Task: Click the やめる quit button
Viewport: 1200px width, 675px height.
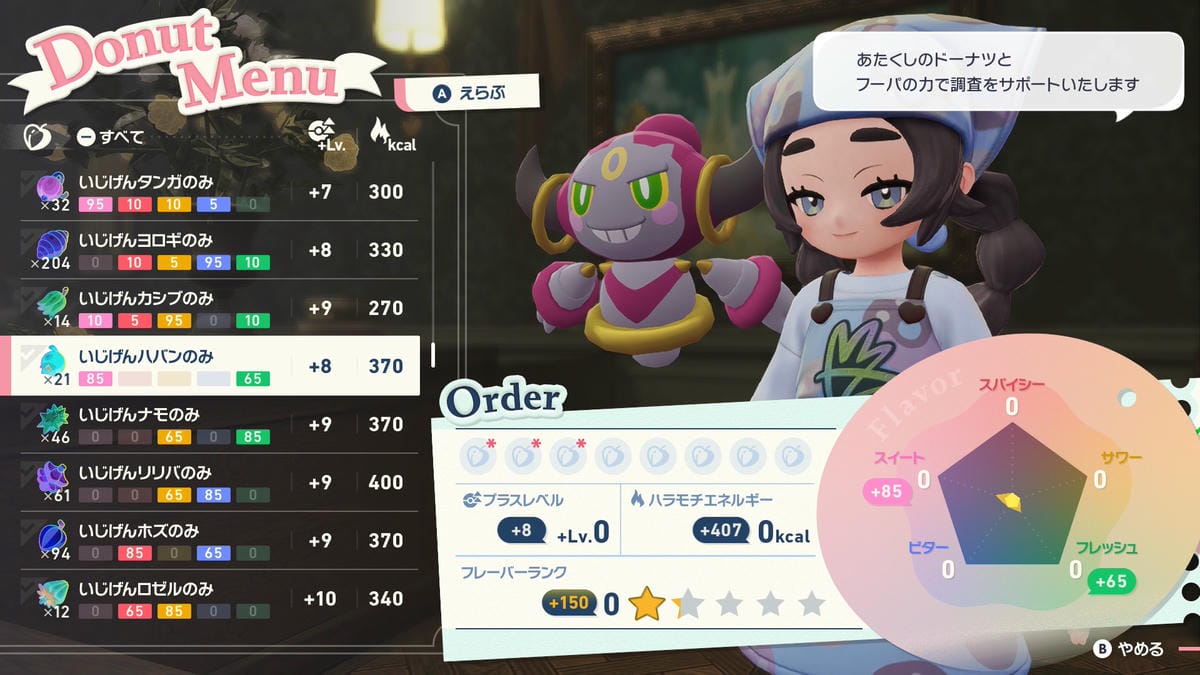Action: (x=1130, y=649)
